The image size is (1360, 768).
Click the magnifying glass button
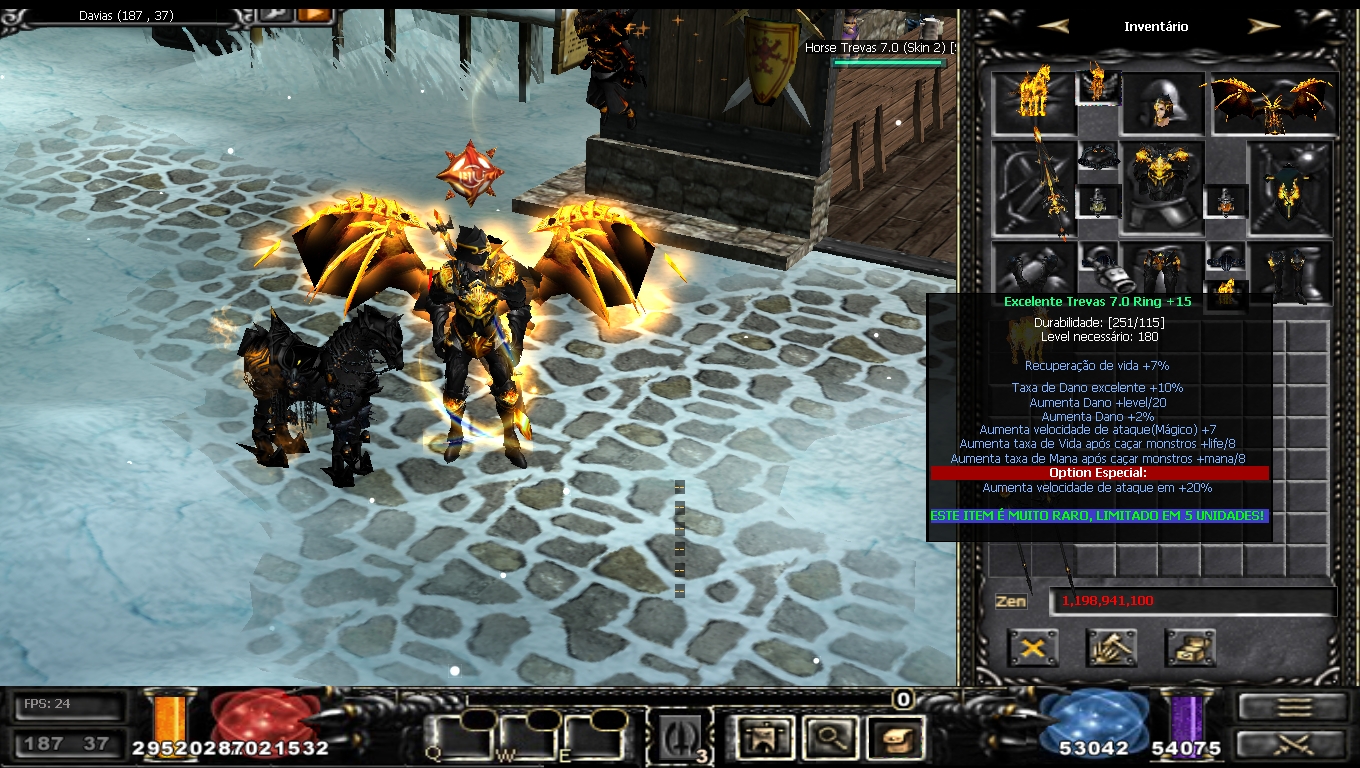(x=829, y=738)
